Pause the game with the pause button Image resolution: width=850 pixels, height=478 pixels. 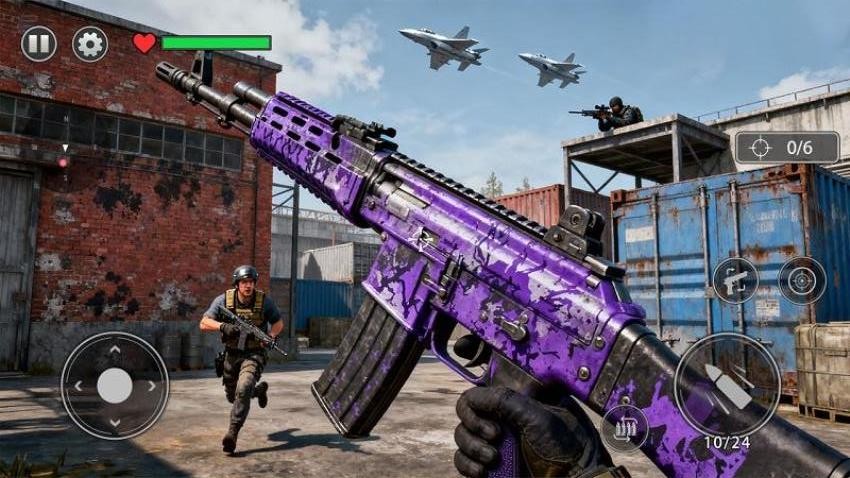point(39,44)
